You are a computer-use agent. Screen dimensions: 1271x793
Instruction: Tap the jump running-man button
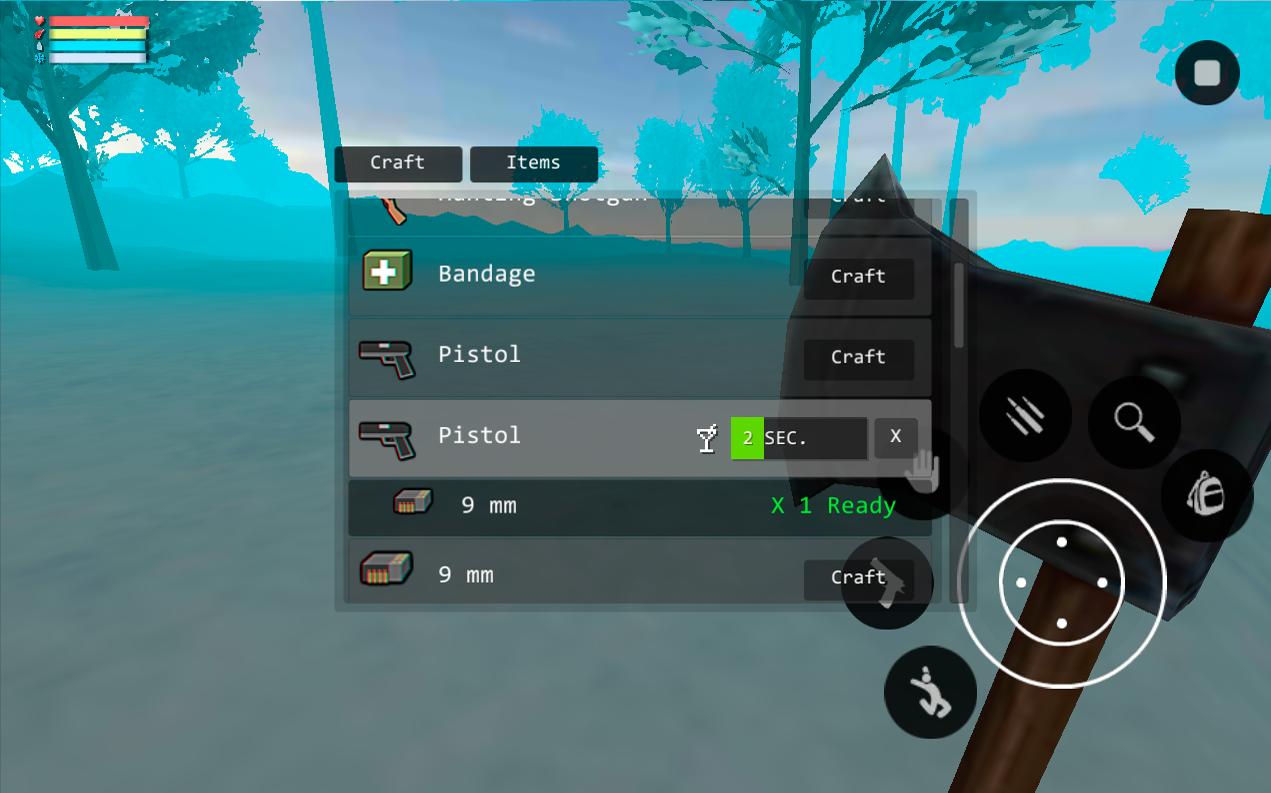tap(930, 692)
